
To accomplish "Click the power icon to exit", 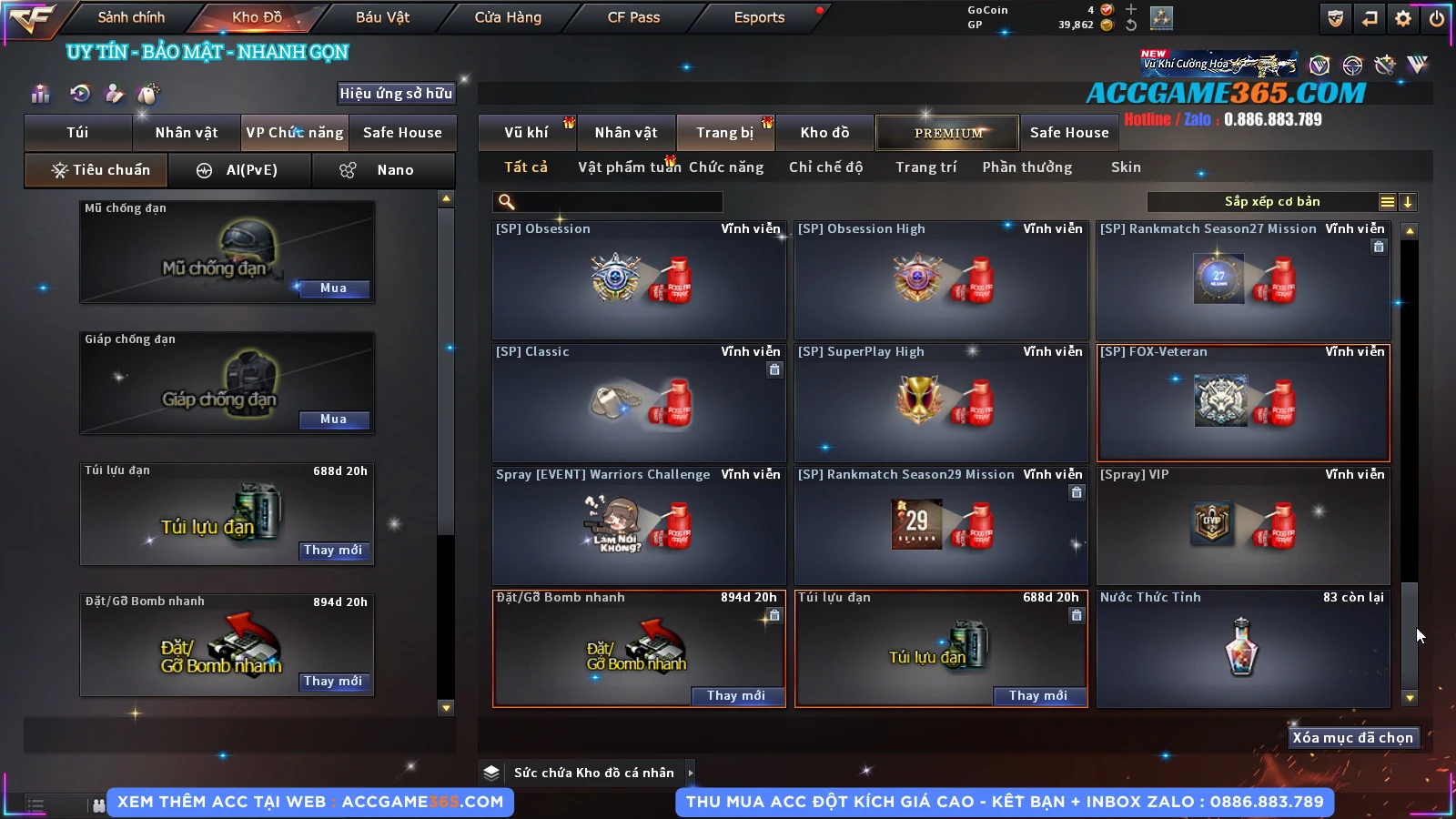I will pyautogui.click(x=1437, y=18).
